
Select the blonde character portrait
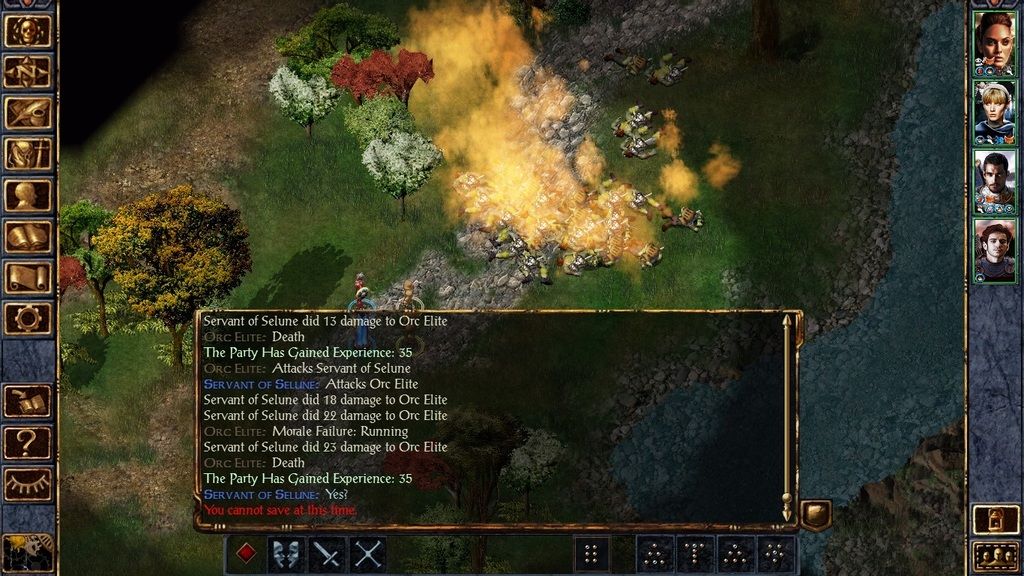pyautogui.click(x=994, y=112)
